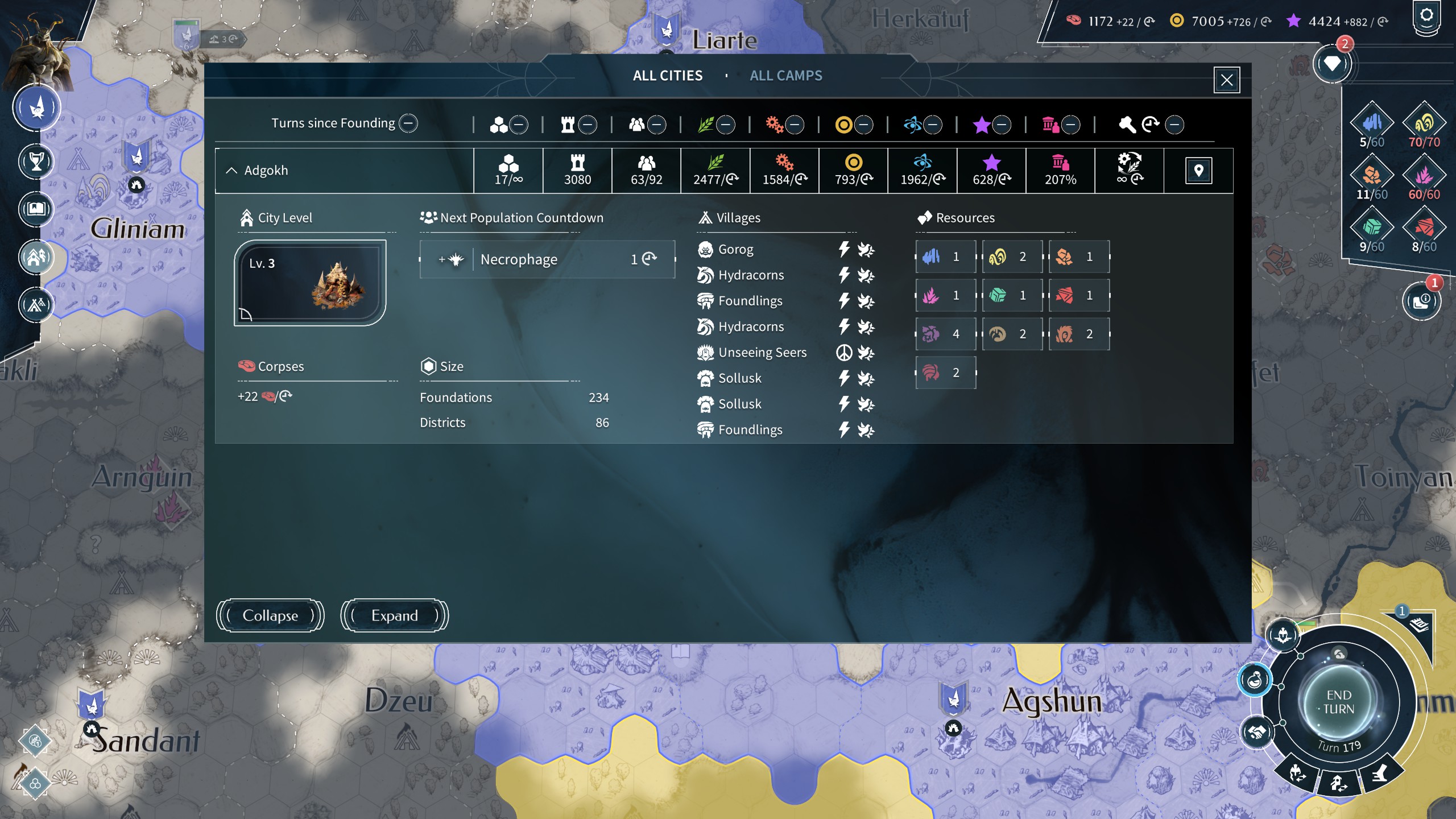Screen dimensions: 1456x819
Task: Close the All Cities panel
Action: pyautogui.click(x=1226, y=80)
